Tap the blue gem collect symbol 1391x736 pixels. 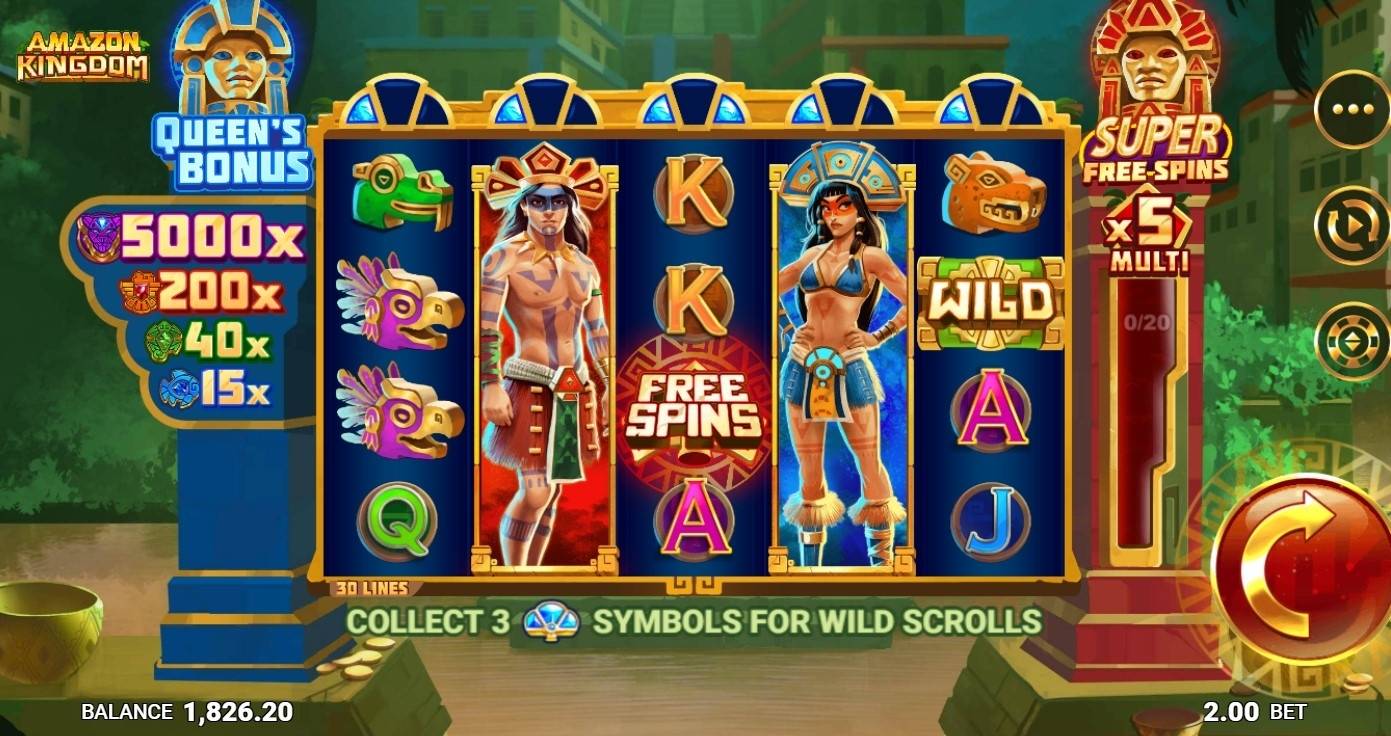(553, 619)
